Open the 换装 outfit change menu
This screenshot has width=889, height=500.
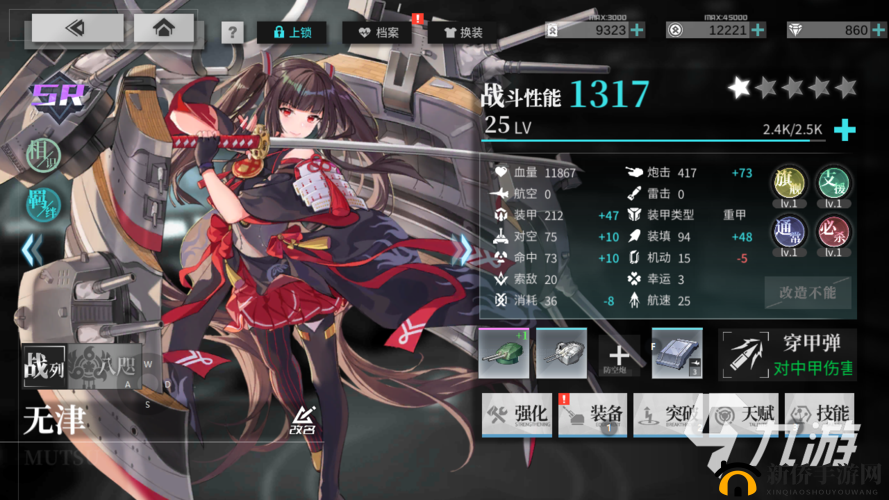coord(463,32)
